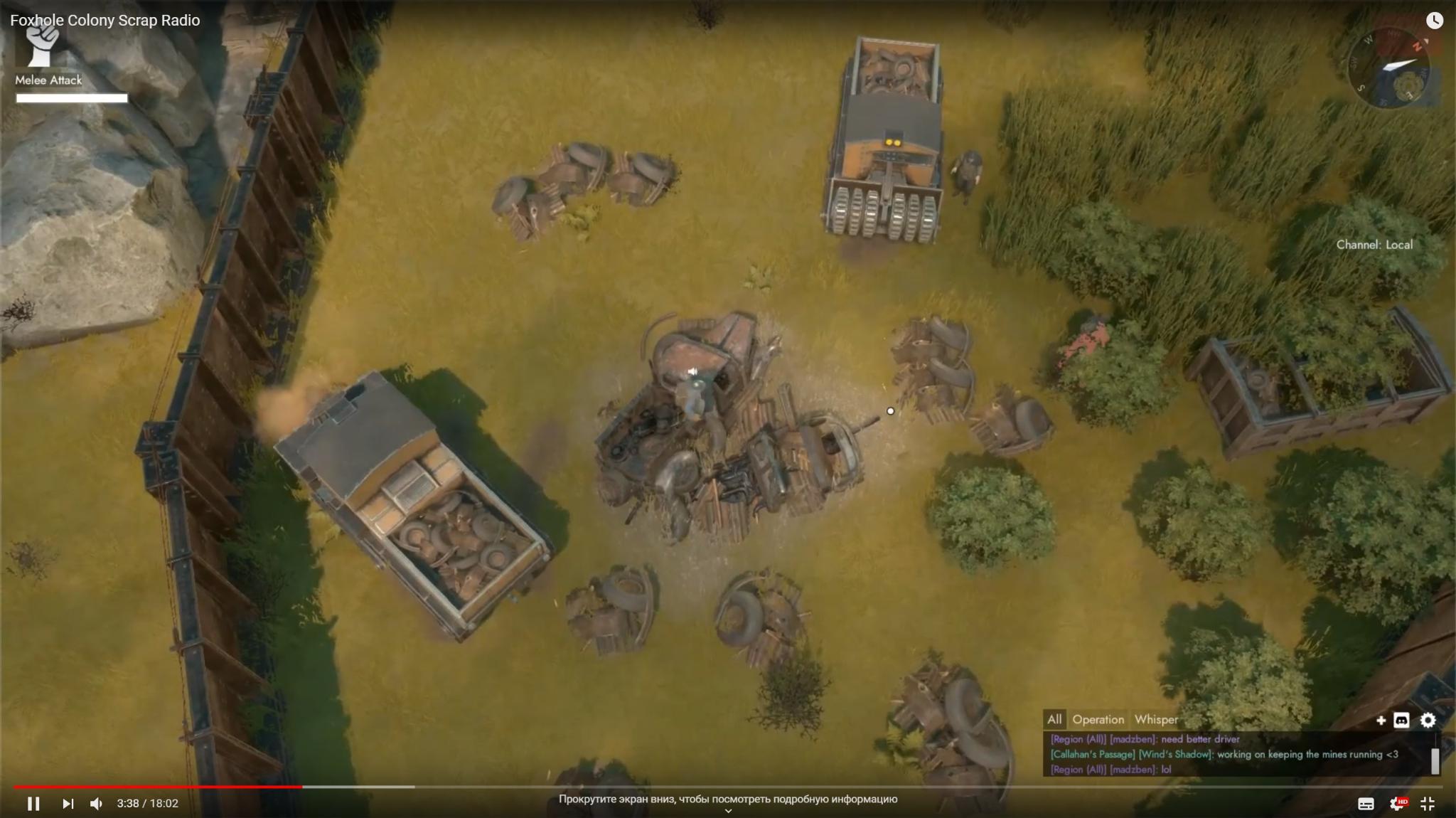Exit fullscreen video mode
This screenshot has width=1456, height=818.
coord(1428,804)
